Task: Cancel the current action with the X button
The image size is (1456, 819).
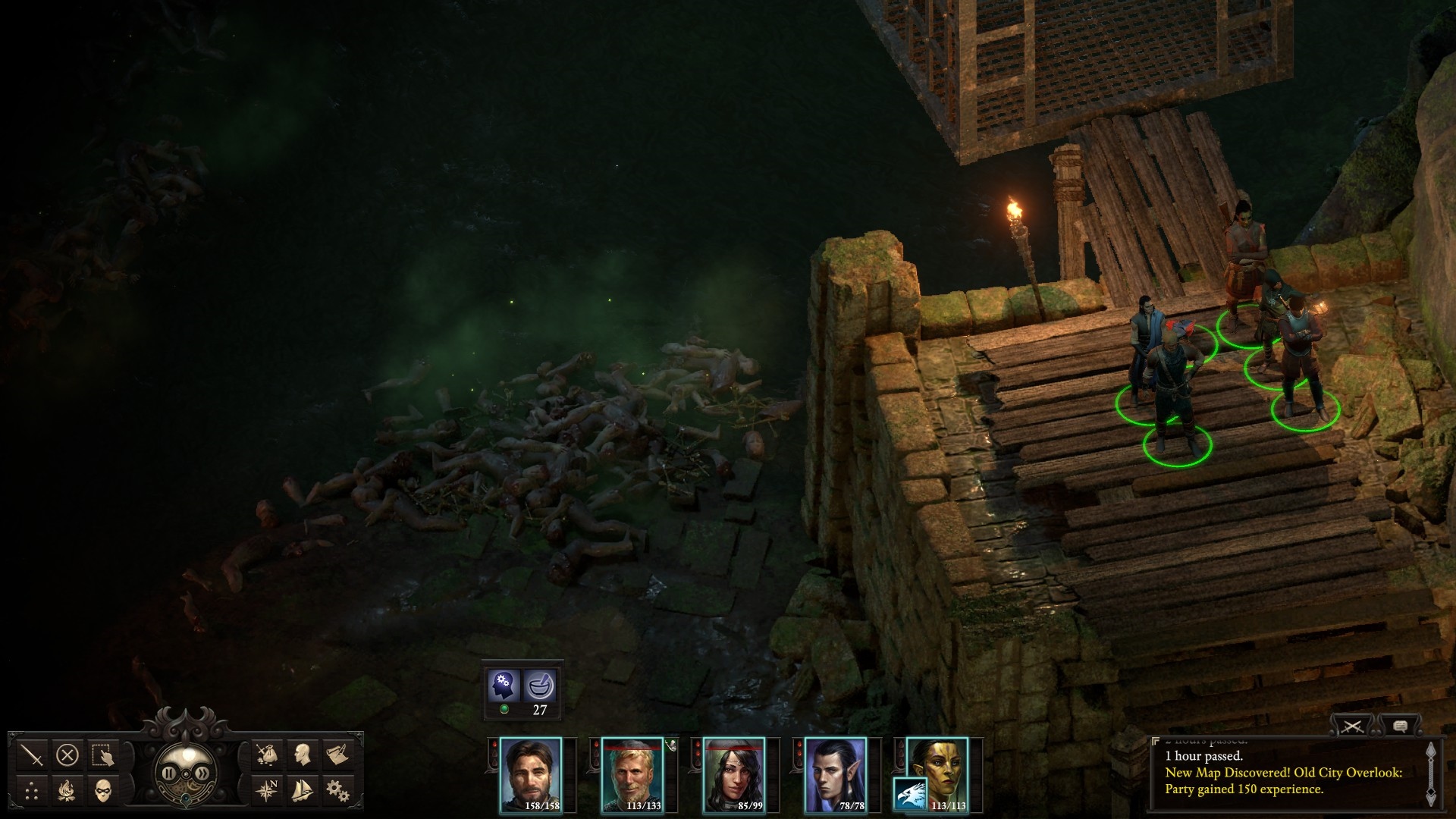Action: pos(67,755)
